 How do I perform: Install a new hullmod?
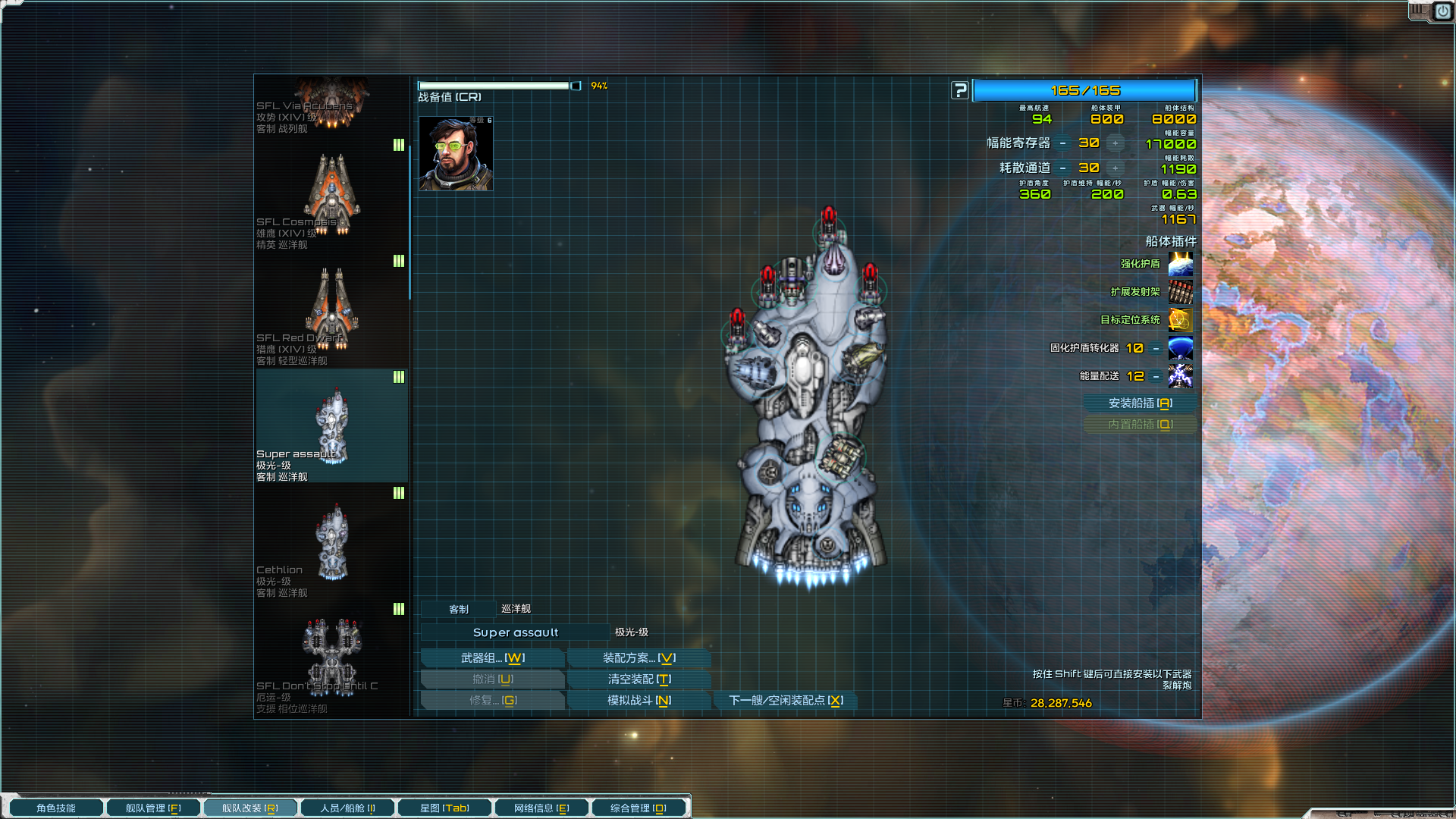(1140, 403)
